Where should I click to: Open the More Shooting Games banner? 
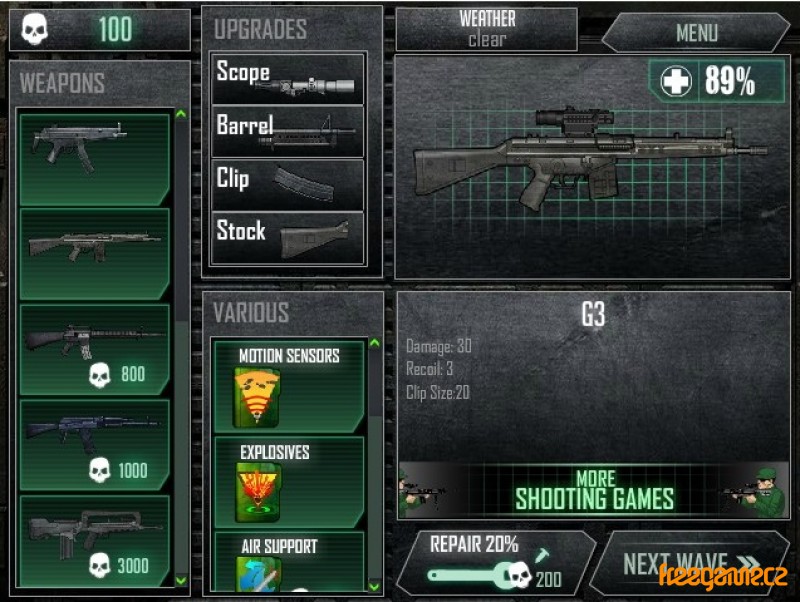click(594, 490)
